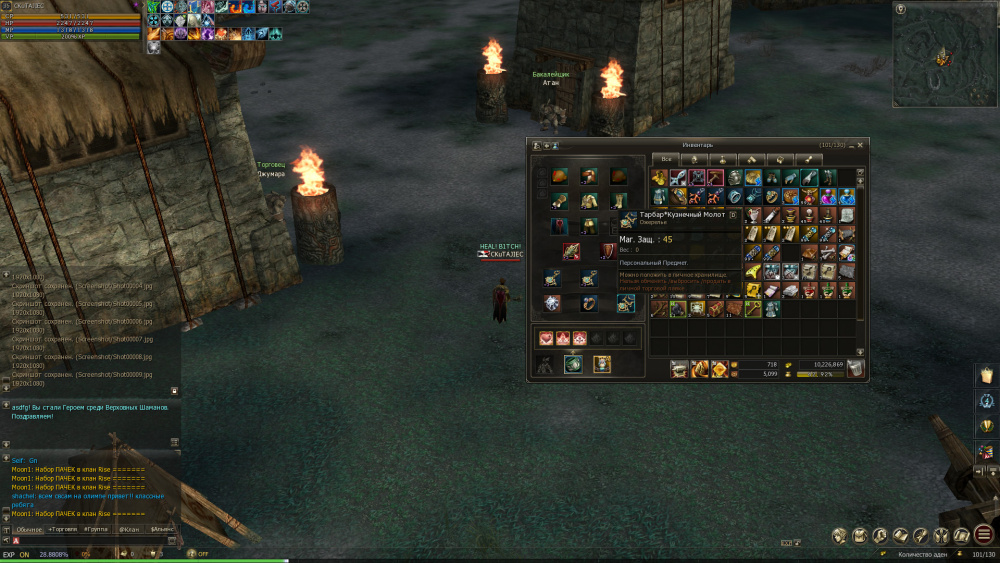
Task: Open the spellbook icon in bottom menu
Action: [x=900, y=536]
